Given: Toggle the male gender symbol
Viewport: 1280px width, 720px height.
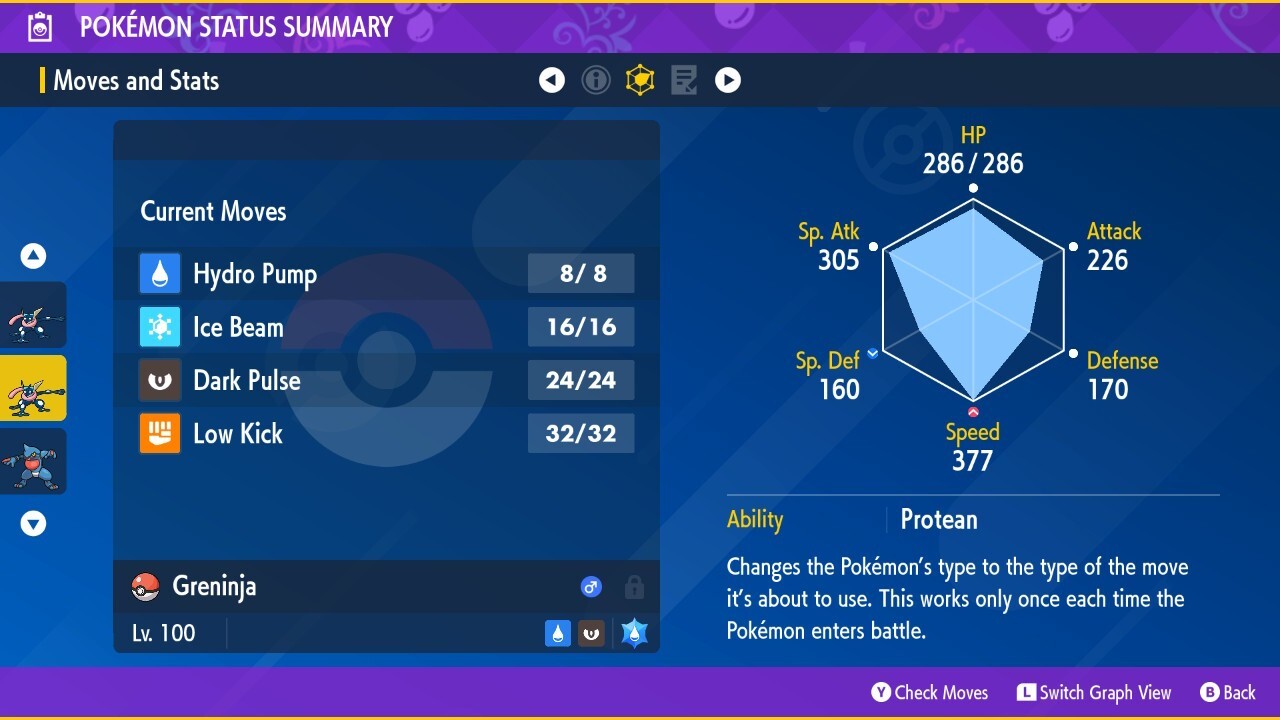Looking at the screenshot, I should click(591, 587).
